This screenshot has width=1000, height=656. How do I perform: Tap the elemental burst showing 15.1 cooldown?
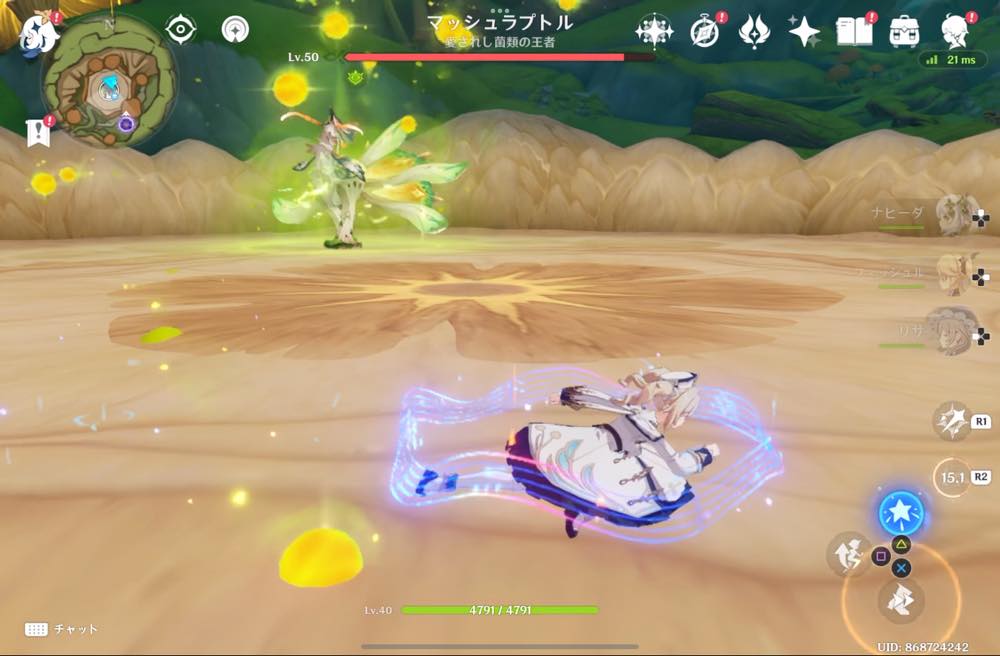point(951,477)
